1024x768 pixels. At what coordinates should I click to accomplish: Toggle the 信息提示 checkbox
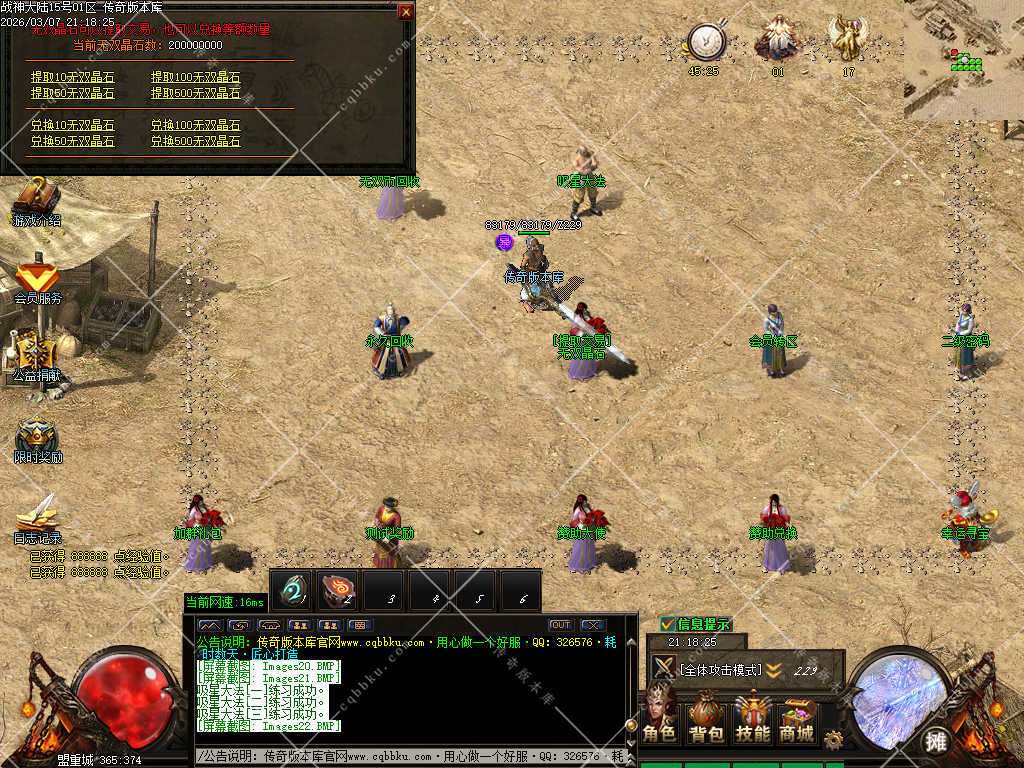(x=667, y=624)
